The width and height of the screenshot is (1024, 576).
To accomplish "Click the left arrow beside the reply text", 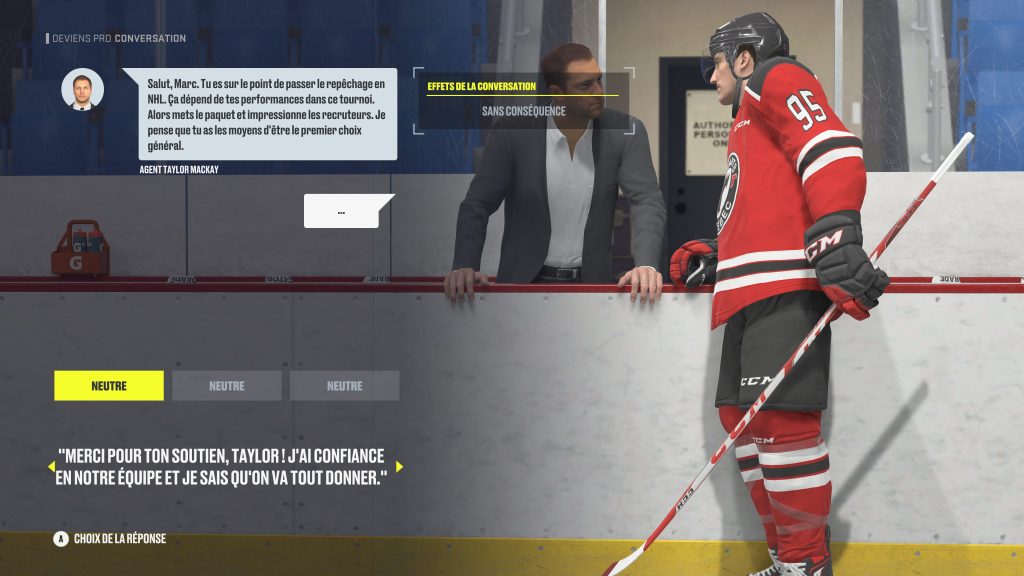I will point(51,466).
